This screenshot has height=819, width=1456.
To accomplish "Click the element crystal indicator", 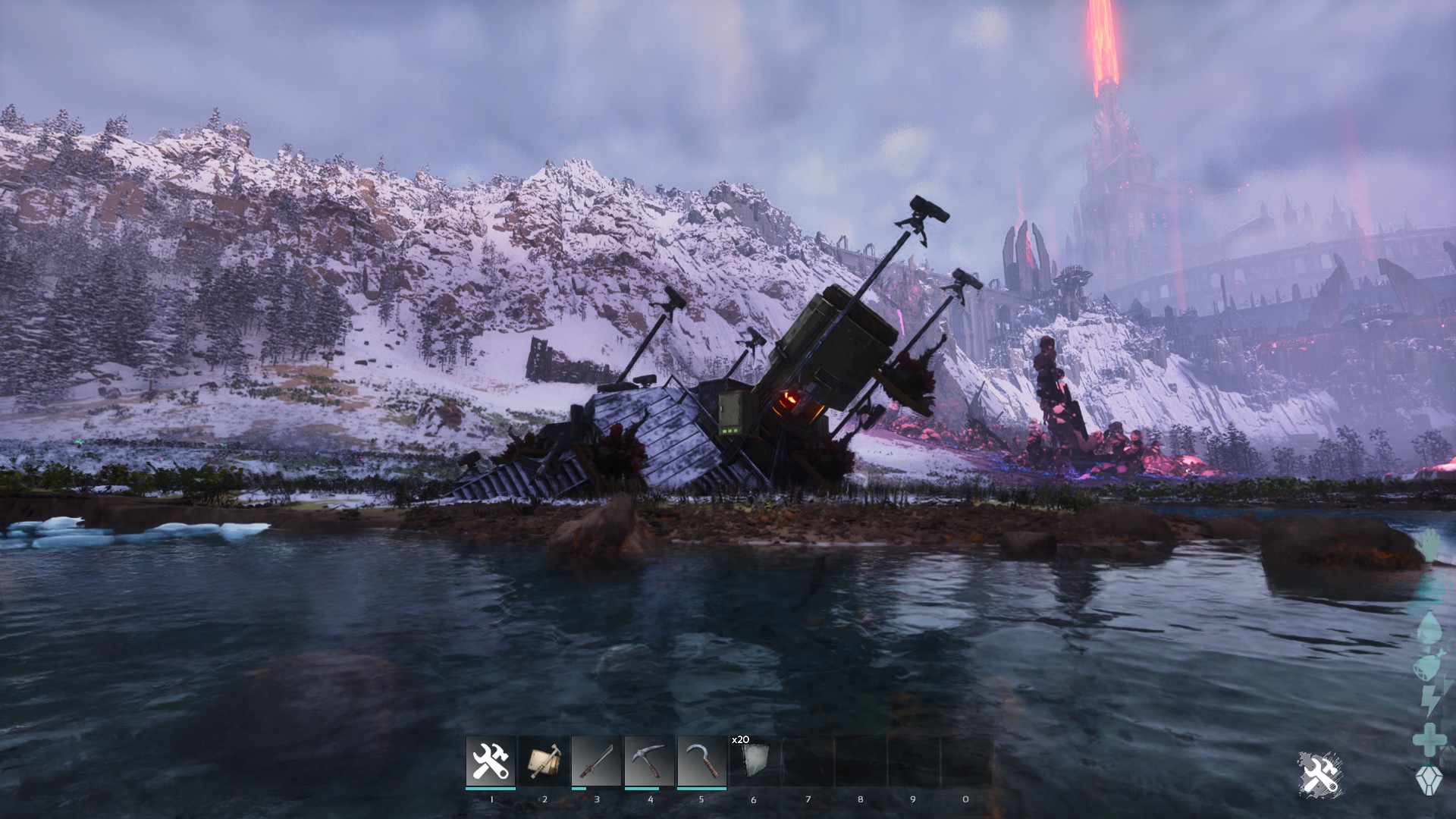I will coord(1429,781).
